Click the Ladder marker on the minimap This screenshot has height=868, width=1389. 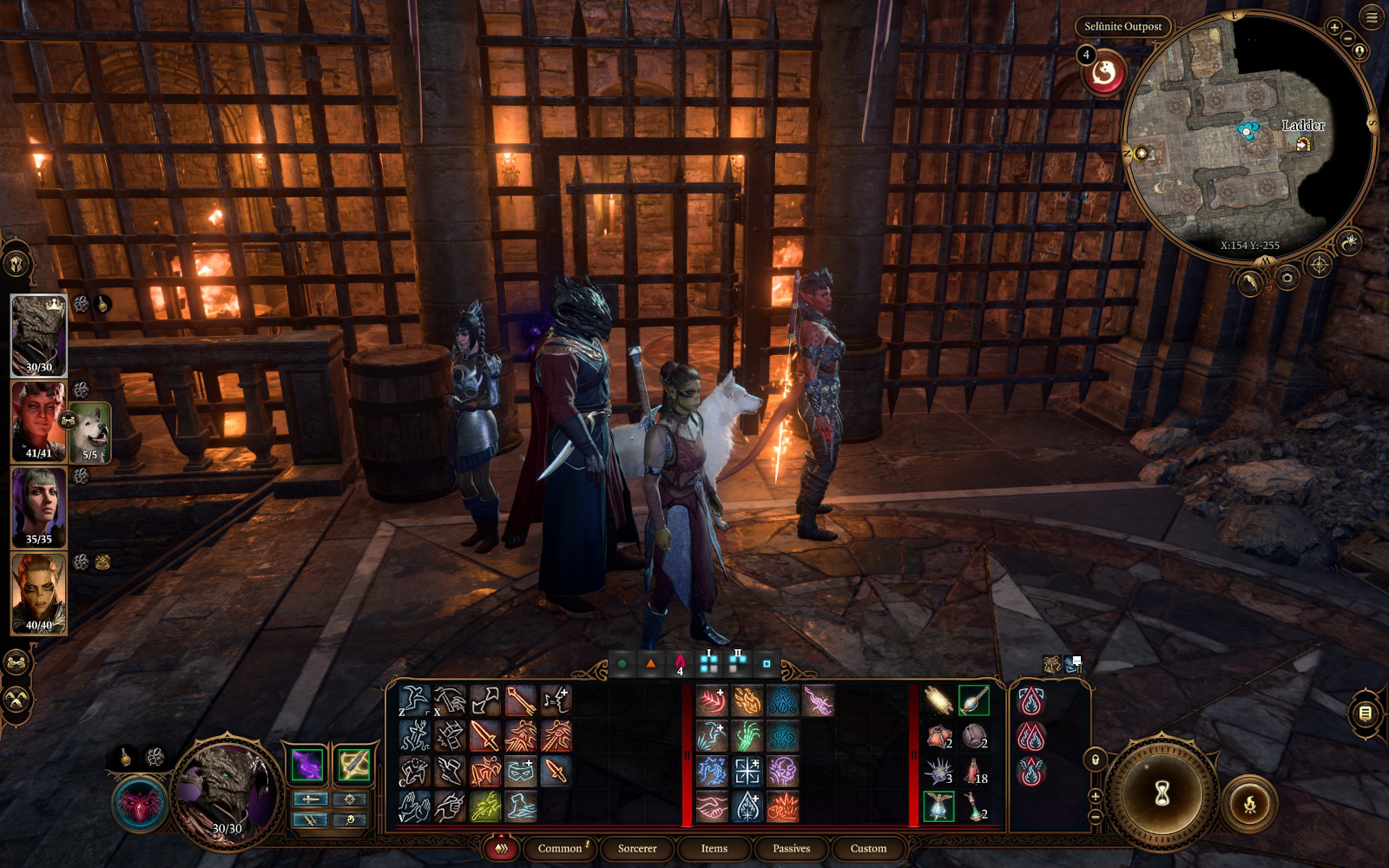(1302, 144)
